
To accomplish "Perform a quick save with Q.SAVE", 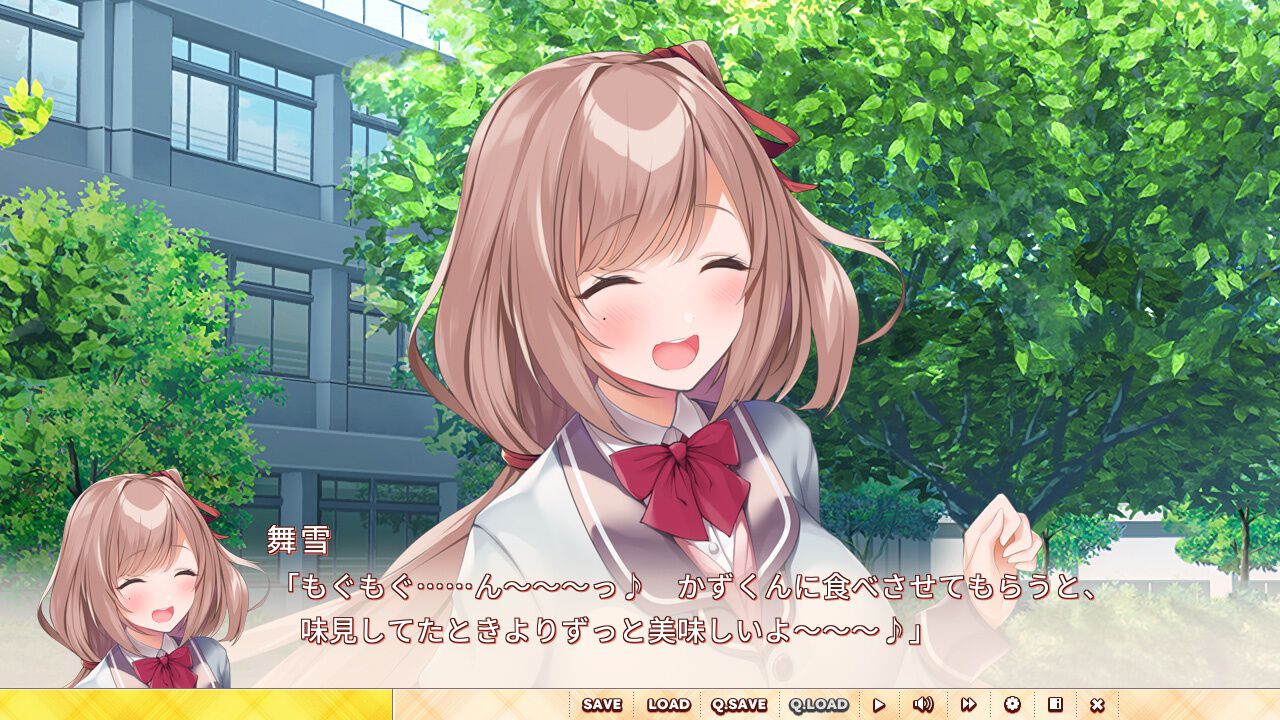I will [737, 705].
